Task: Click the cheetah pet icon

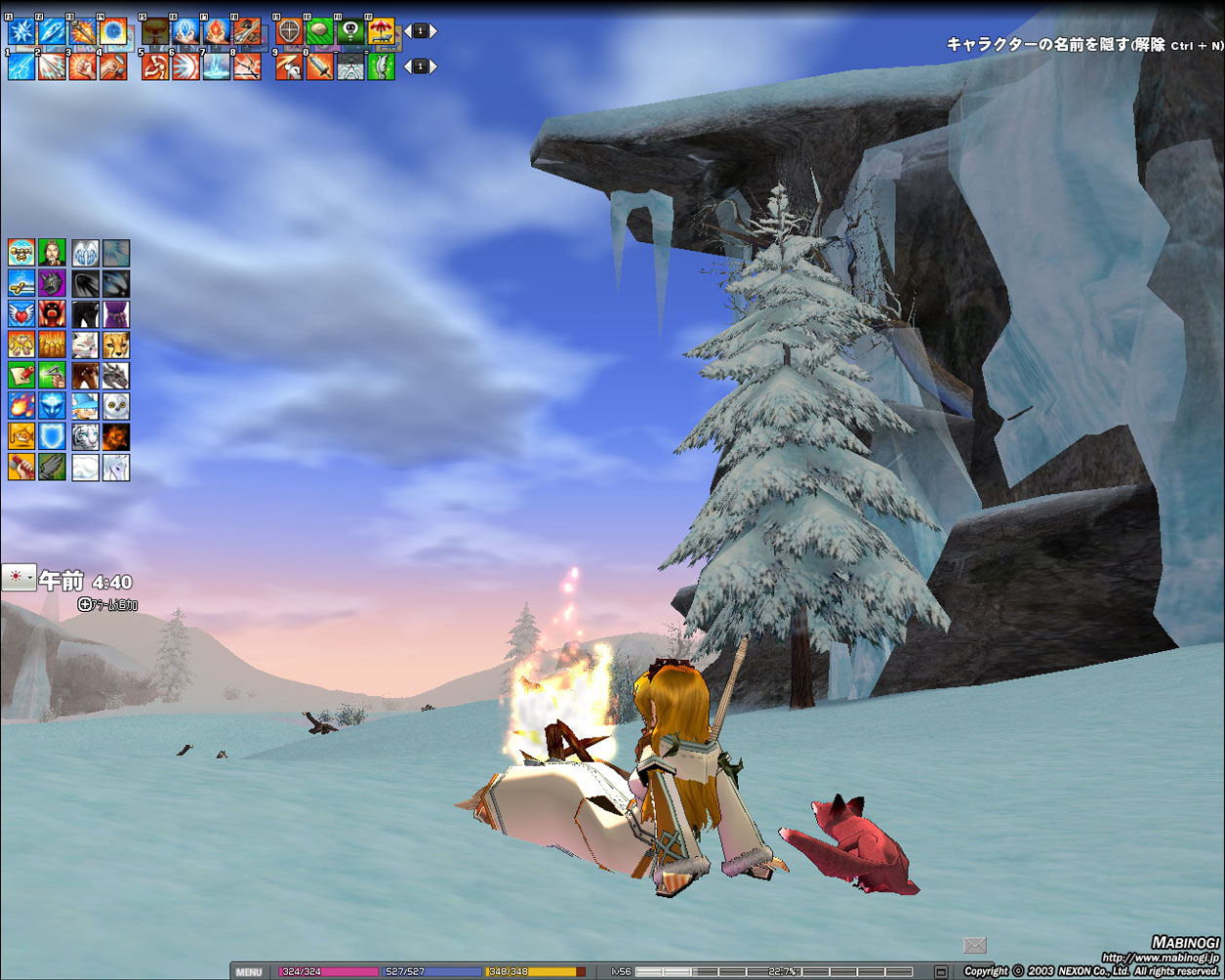Action: tap(115, 345)
